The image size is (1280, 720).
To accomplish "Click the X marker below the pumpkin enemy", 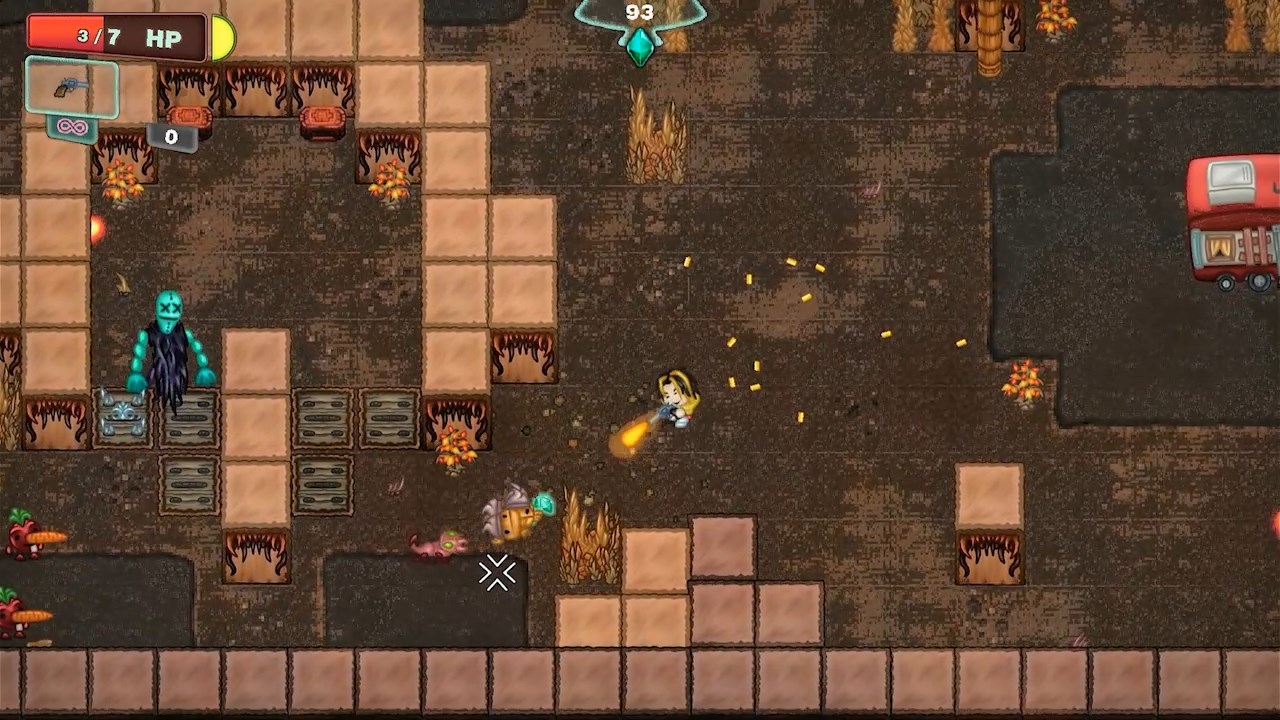I will pos(497,574).
